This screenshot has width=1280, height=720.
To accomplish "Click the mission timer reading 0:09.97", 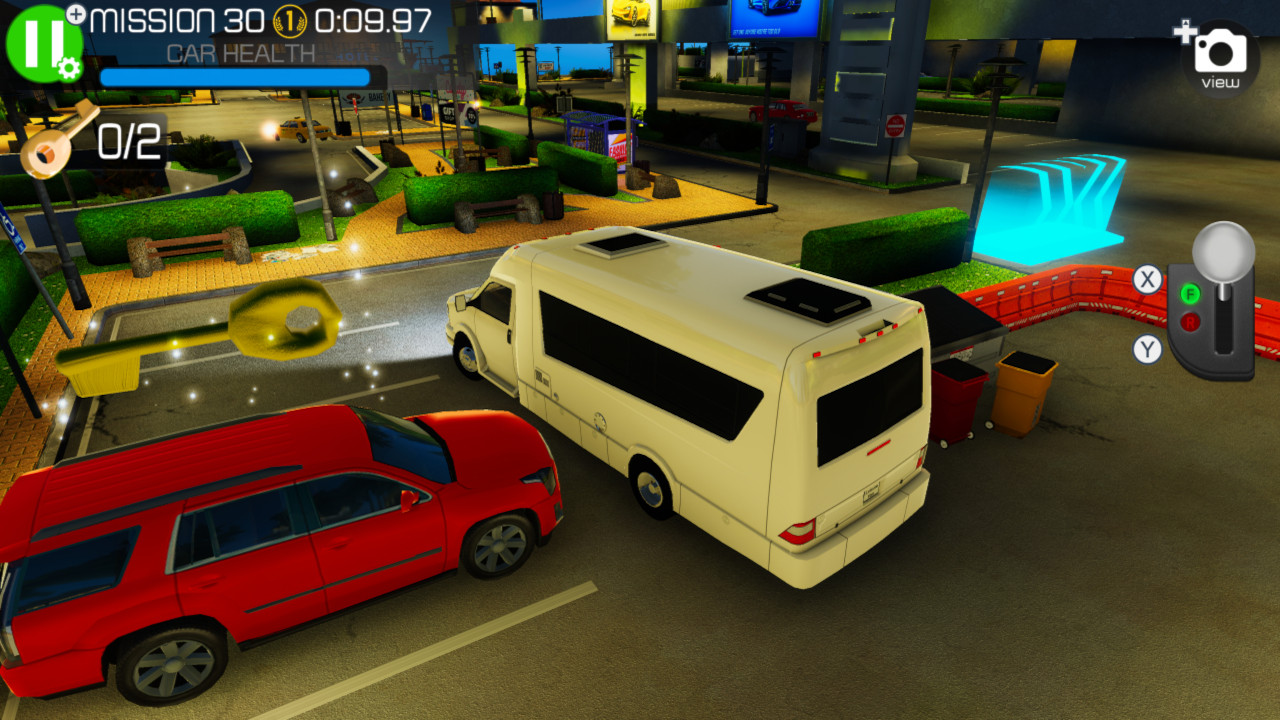I will point(374,22).
